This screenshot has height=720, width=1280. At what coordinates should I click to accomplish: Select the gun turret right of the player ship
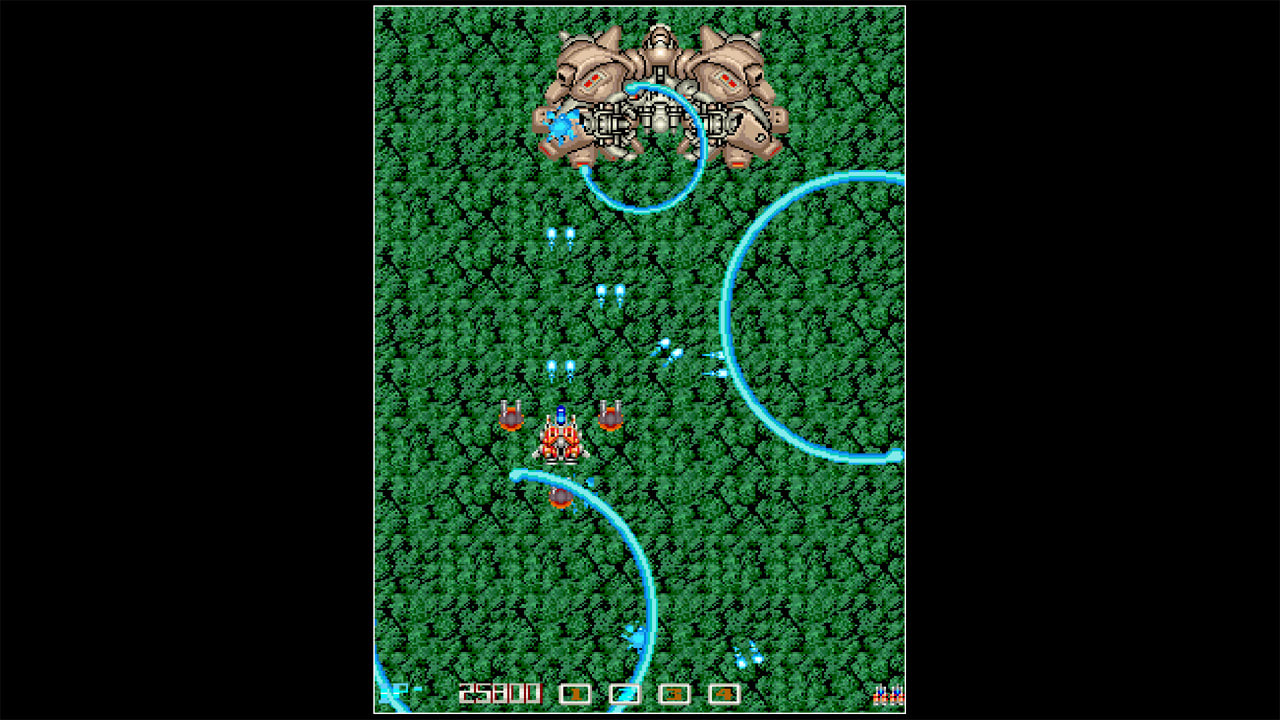click(x=611, y=418)
